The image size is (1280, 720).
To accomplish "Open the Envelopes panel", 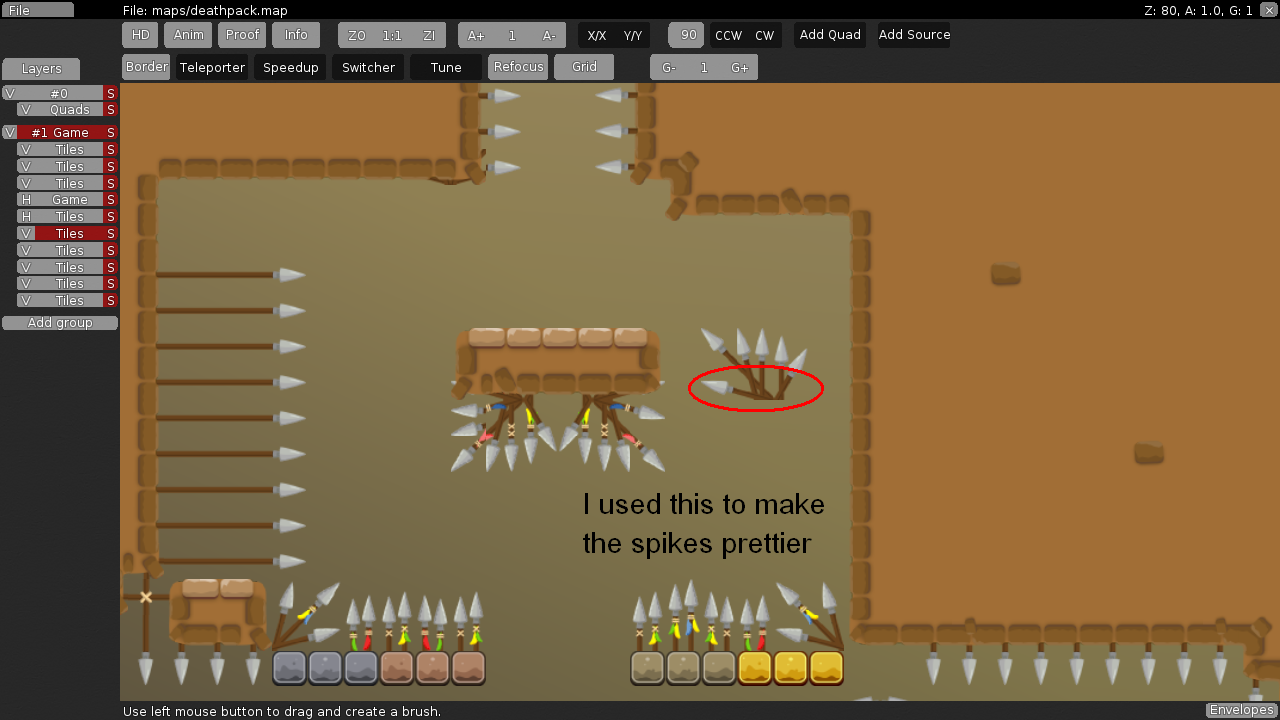I will 1240,709.
